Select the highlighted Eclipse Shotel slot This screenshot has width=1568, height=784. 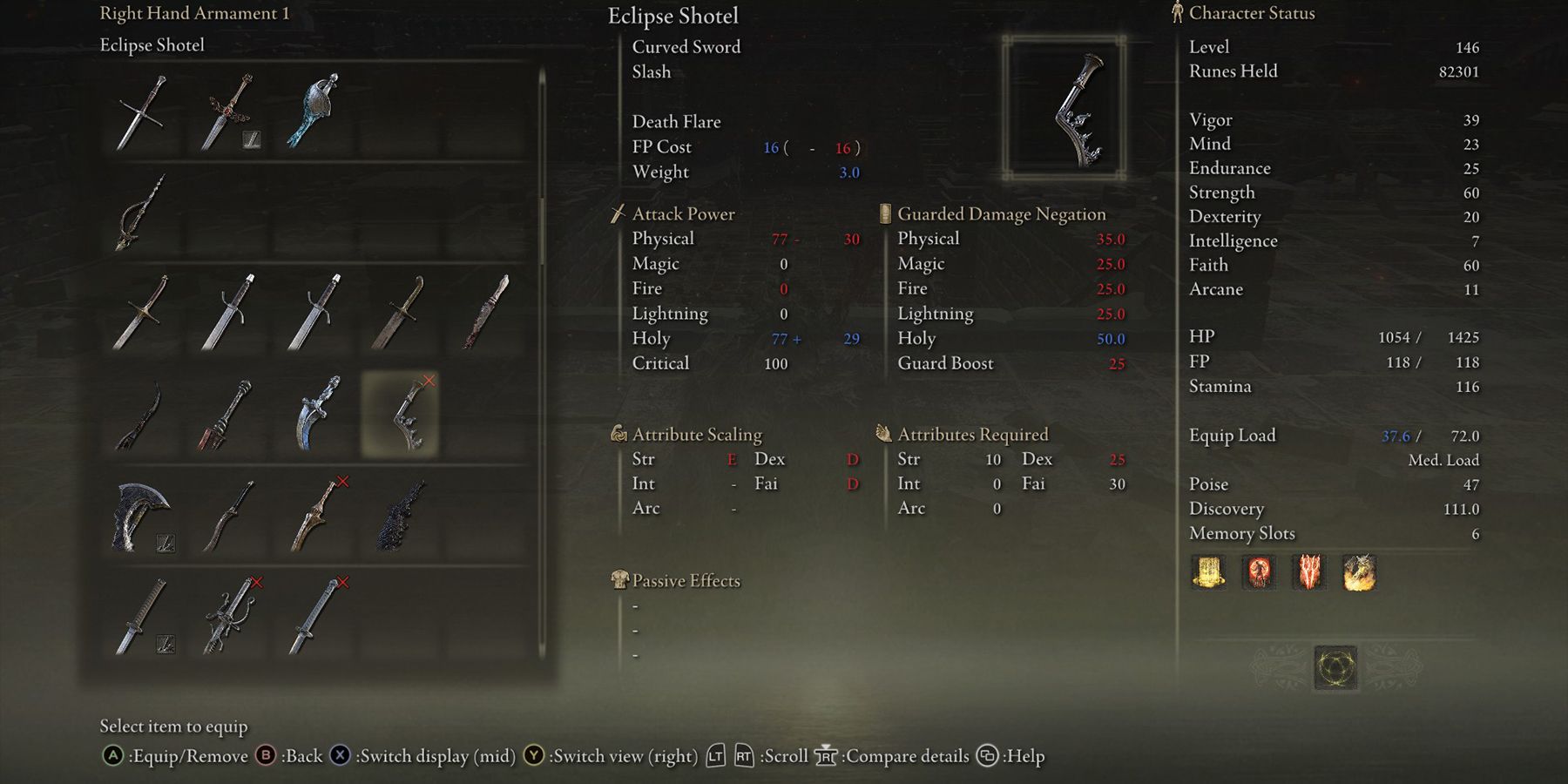pos(400,414)
